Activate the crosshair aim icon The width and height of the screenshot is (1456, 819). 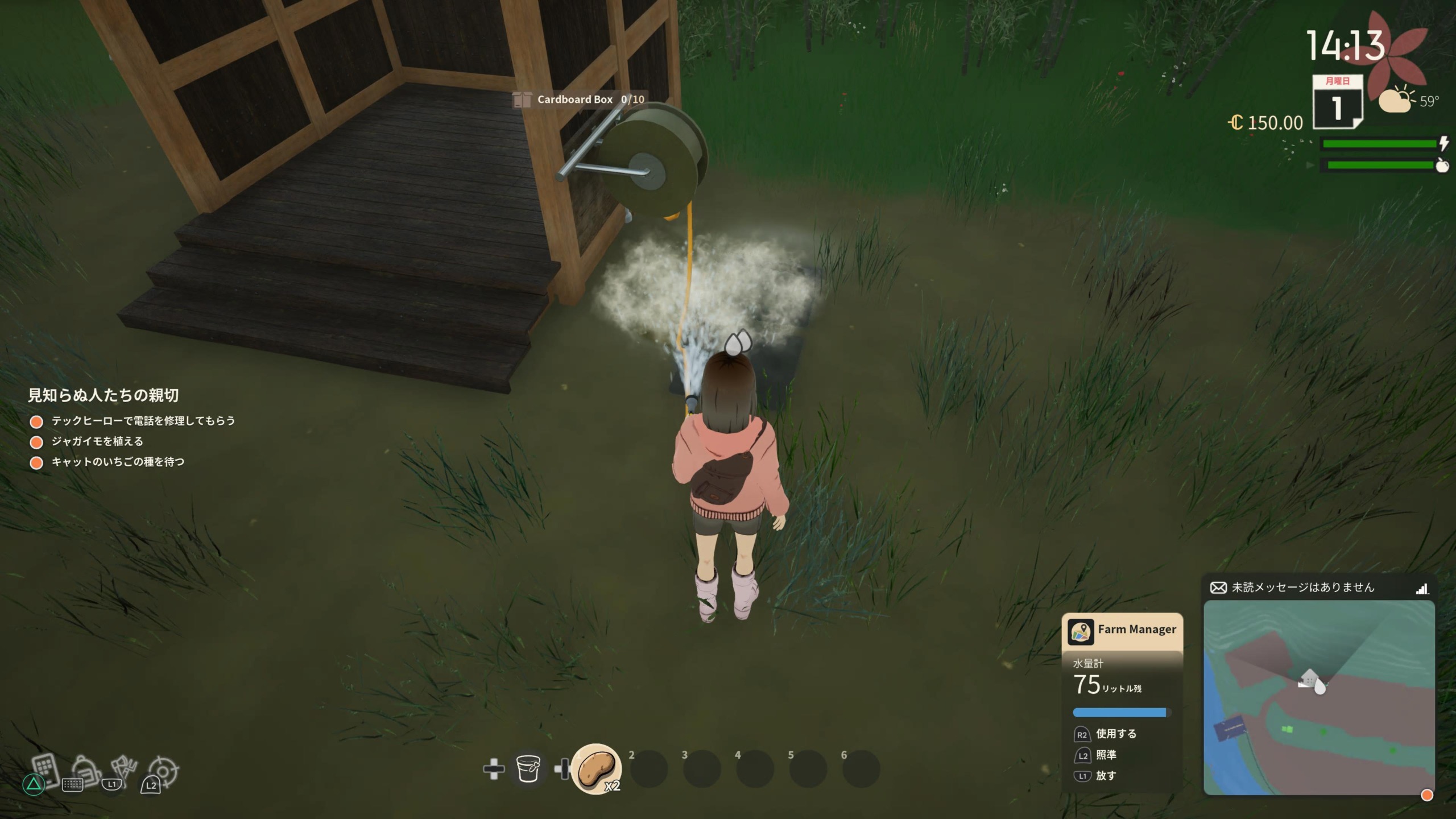pos(164,771)
